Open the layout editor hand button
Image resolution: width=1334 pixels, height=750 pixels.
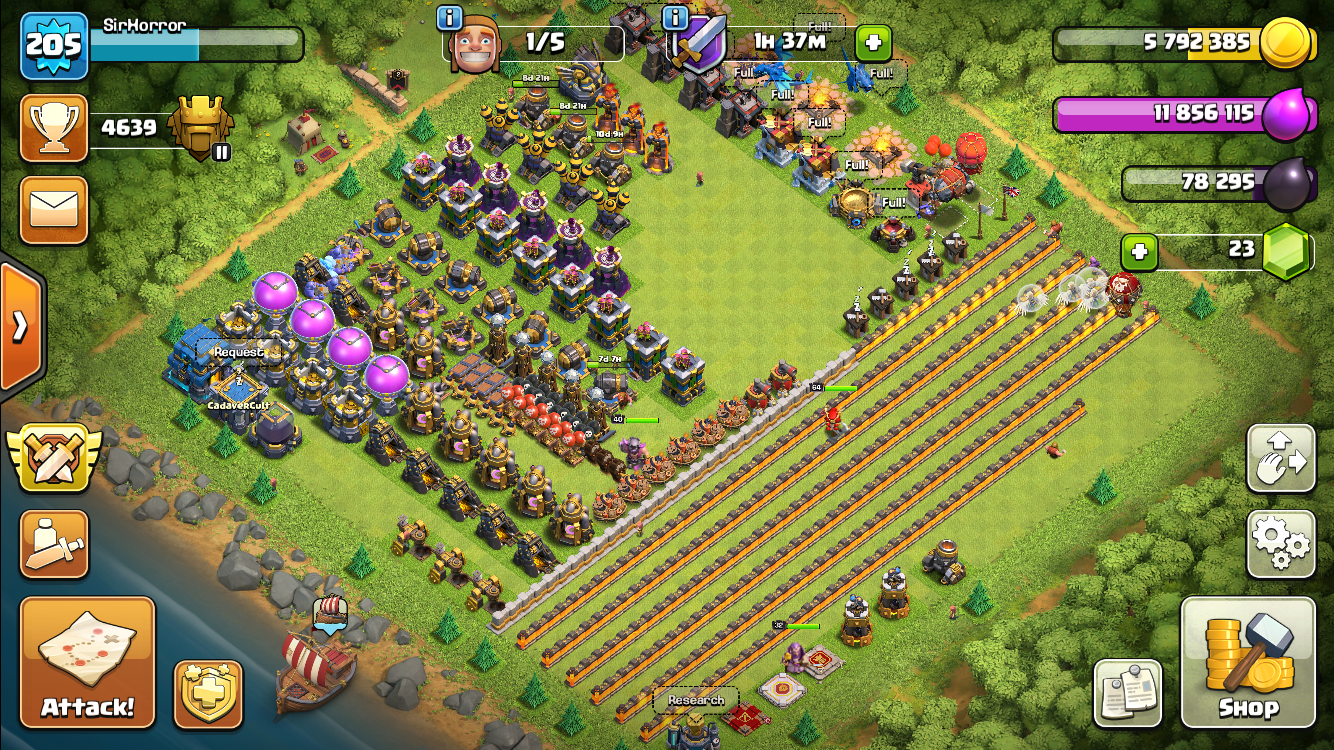pos(1281,459)
